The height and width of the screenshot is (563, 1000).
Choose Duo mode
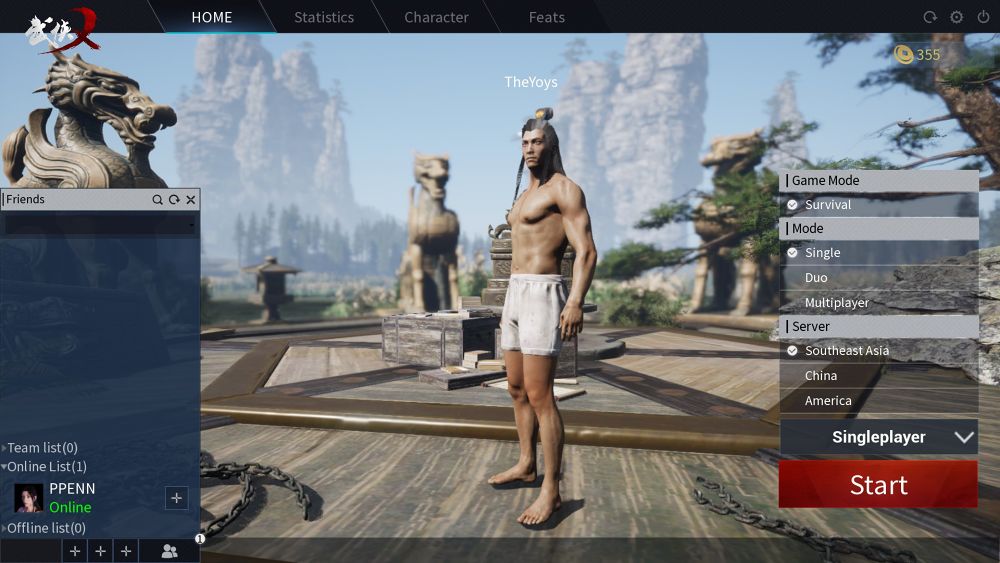point(816,277)
